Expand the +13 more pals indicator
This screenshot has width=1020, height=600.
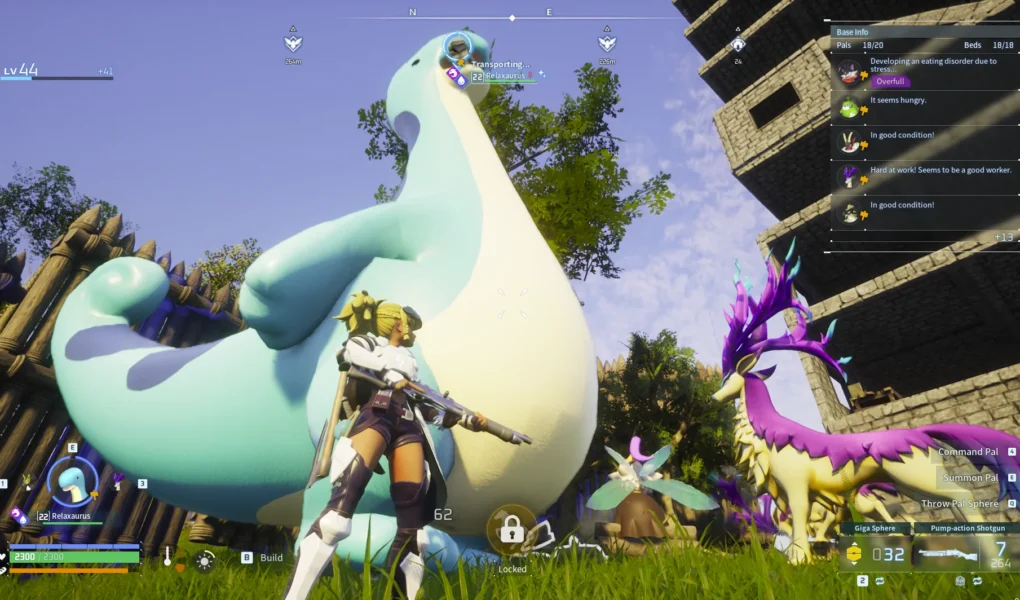tap(1004, 237)
